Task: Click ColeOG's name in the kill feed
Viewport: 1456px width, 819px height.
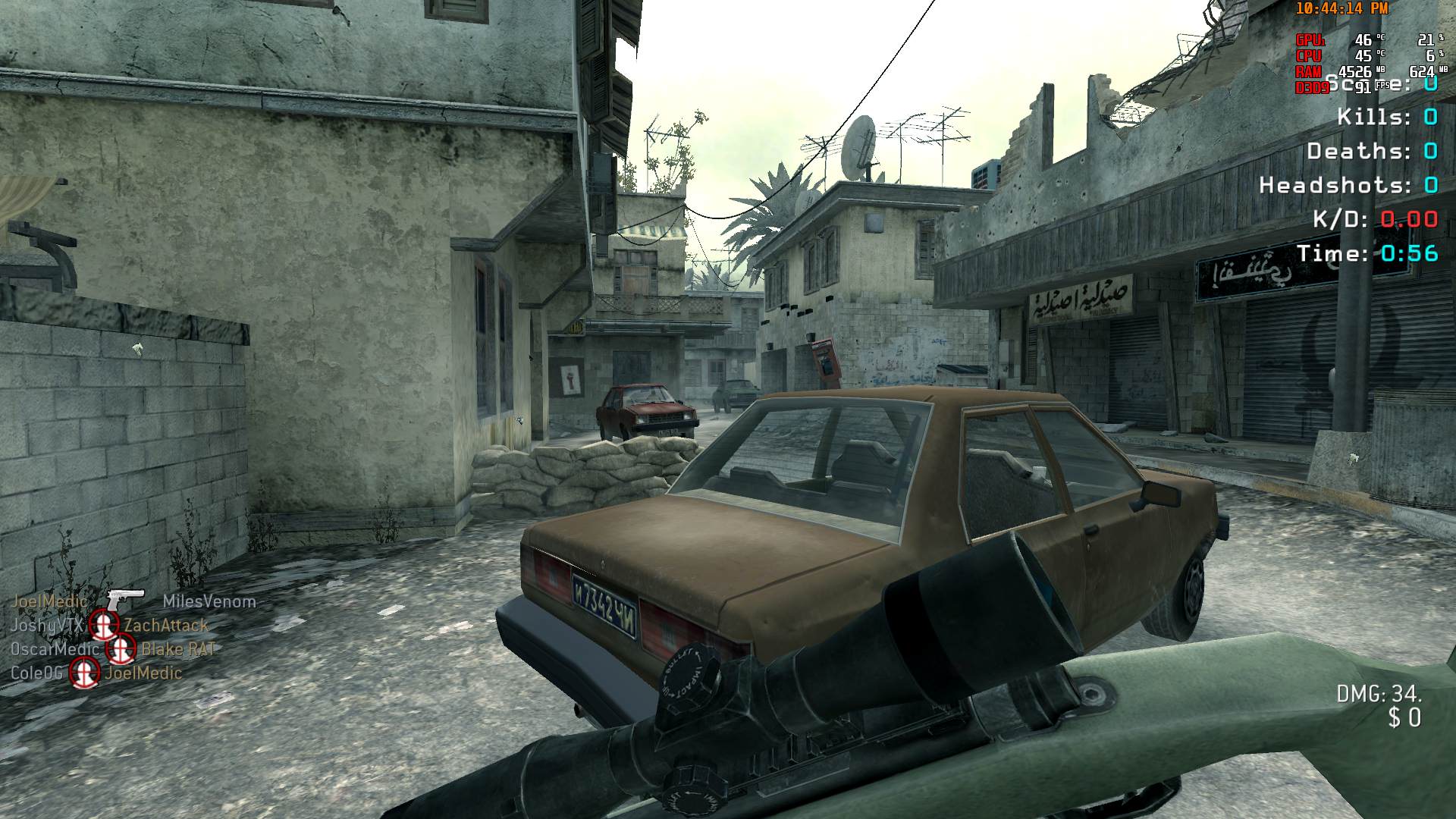Action: click(x=36, y=673)
